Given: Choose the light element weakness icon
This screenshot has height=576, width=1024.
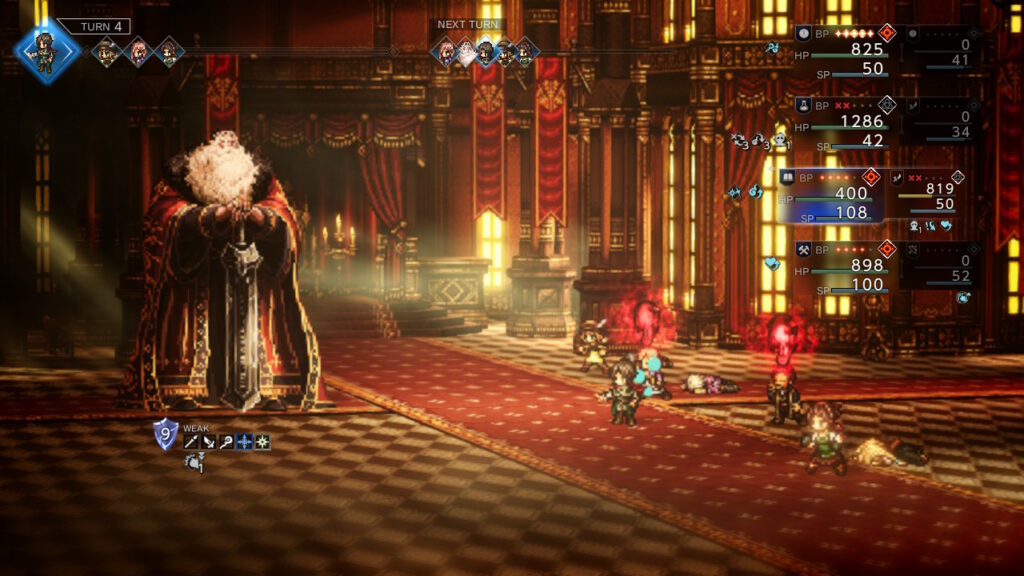Looking at the screenshot, I should [262, 442].
